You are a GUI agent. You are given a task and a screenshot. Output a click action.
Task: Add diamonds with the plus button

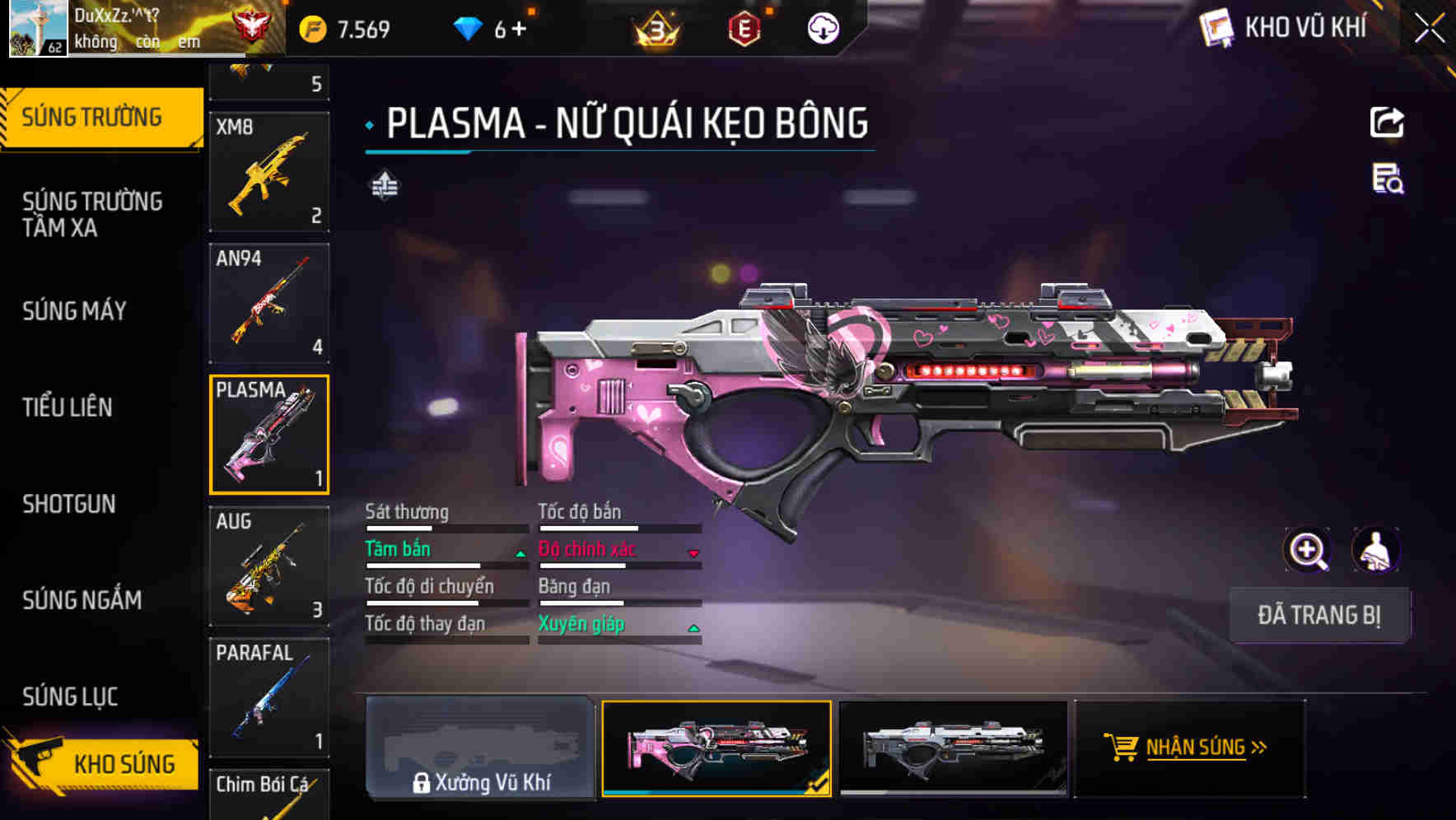[x=519, y=29]
